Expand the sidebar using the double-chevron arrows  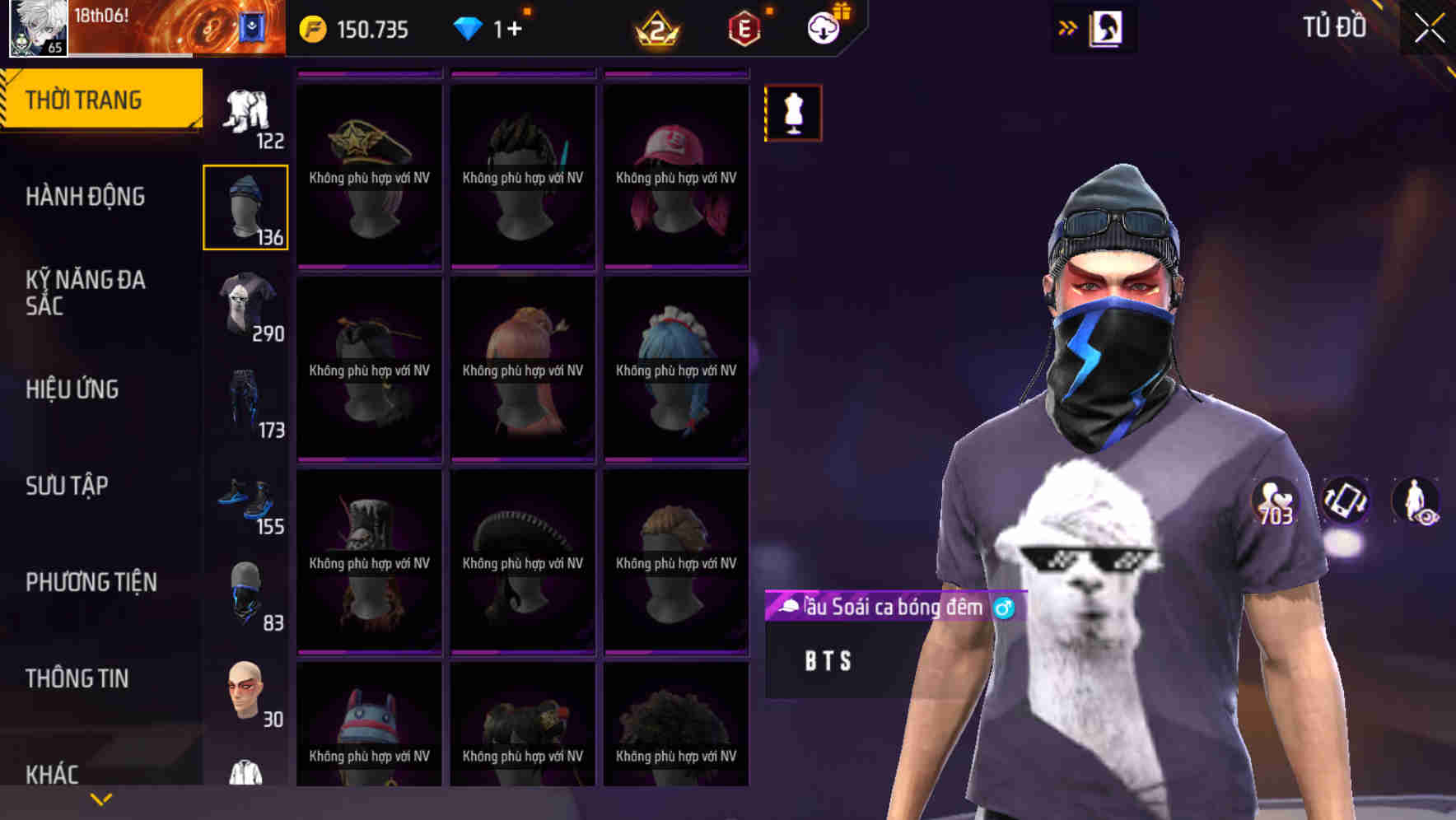(x=1068, y=27)
